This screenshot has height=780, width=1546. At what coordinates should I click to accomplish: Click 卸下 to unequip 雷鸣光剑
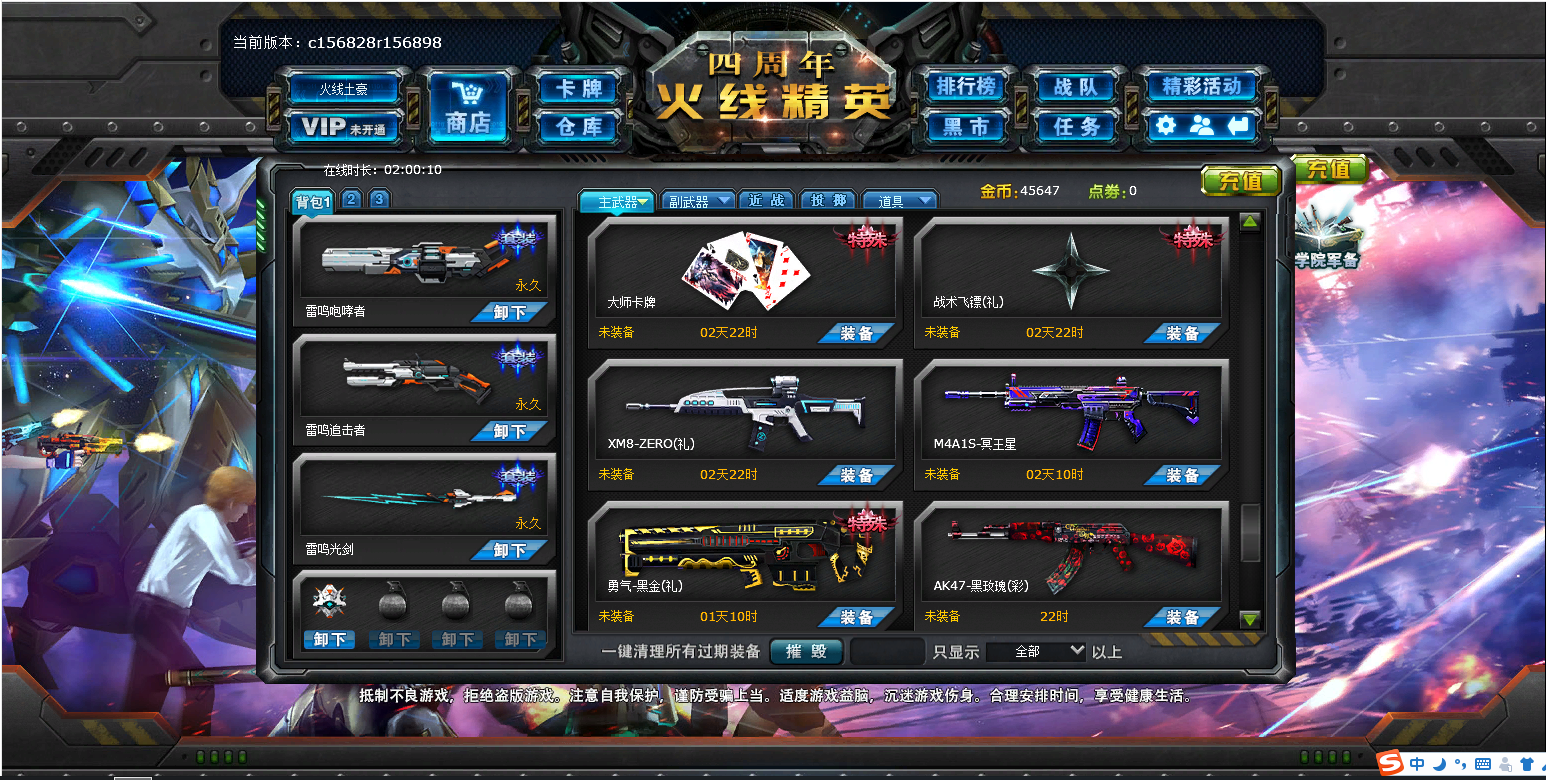click(510, 549)
